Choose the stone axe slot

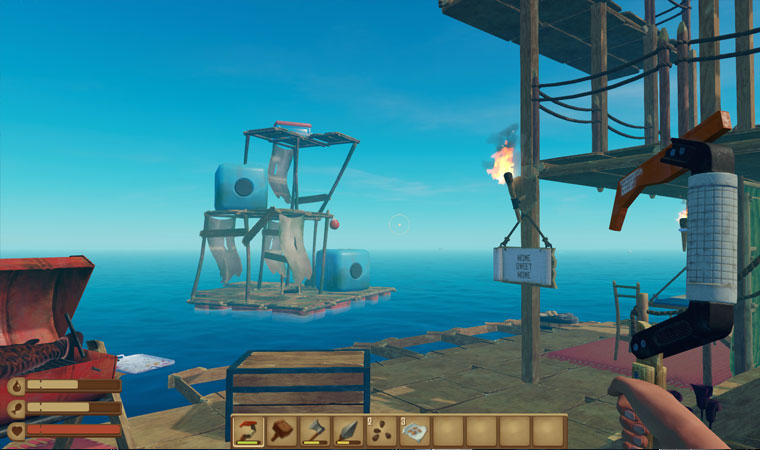click(315, 431)
